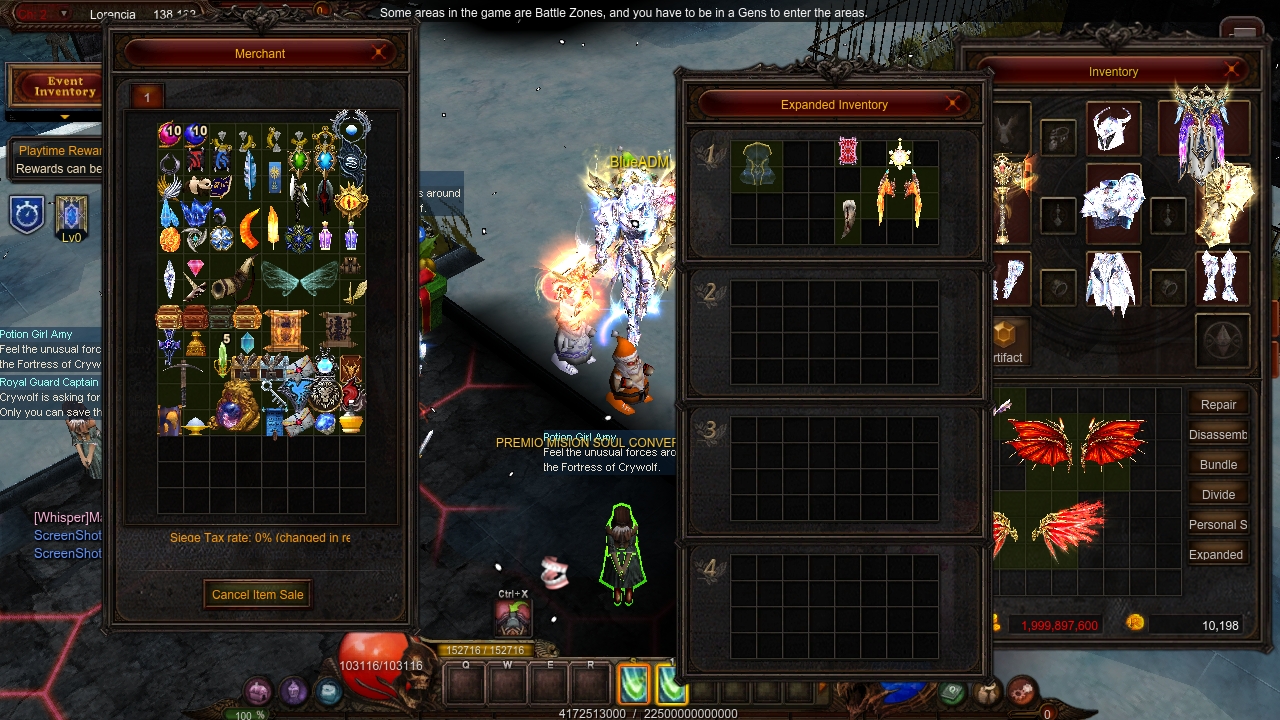Toggle the Expanded inventory button

1216,554
